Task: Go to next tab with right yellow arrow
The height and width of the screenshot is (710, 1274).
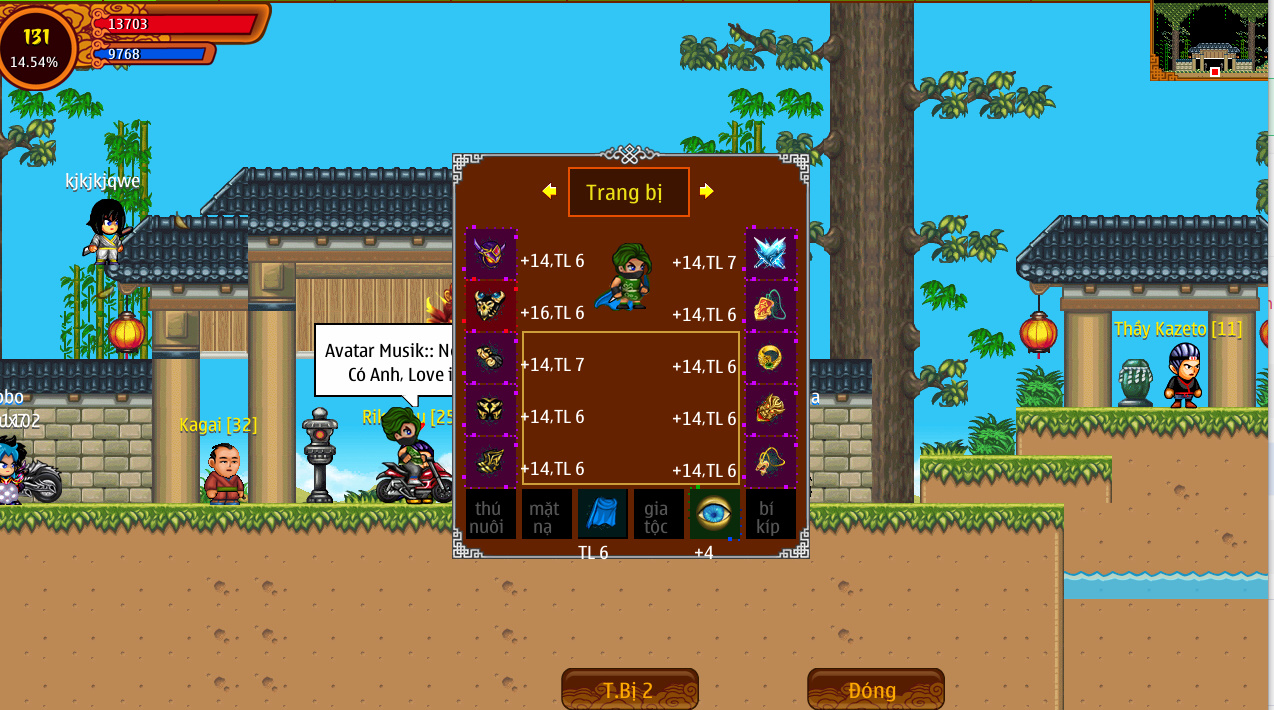Action: point(707,191)
